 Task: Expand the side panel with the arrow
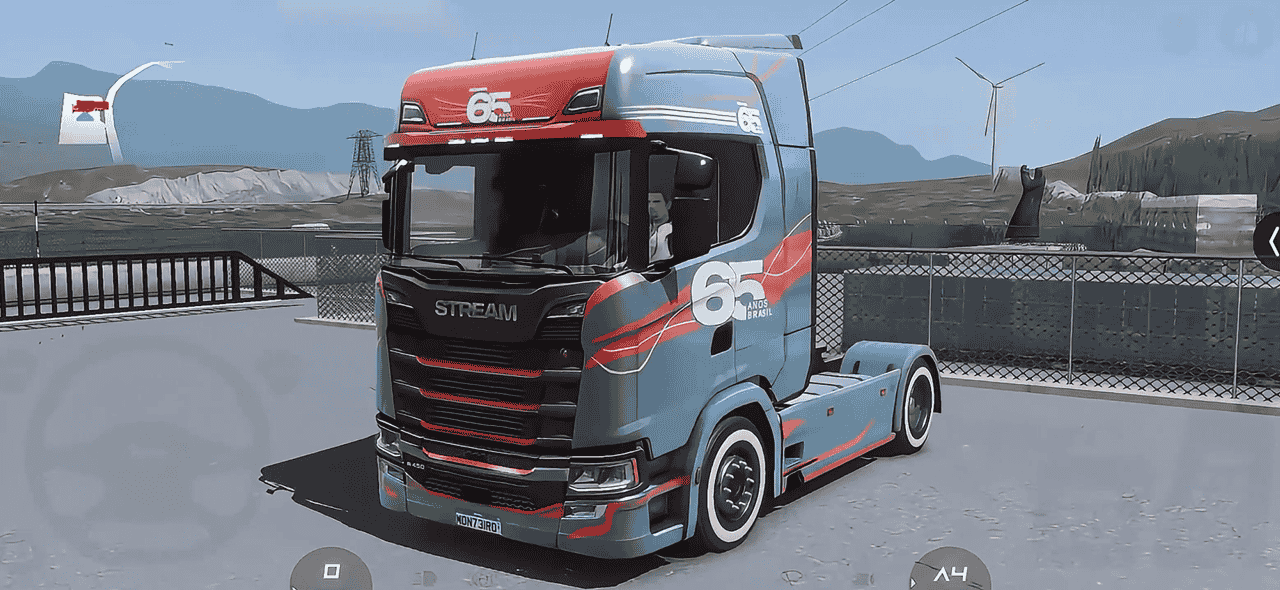pos(1270,241)
